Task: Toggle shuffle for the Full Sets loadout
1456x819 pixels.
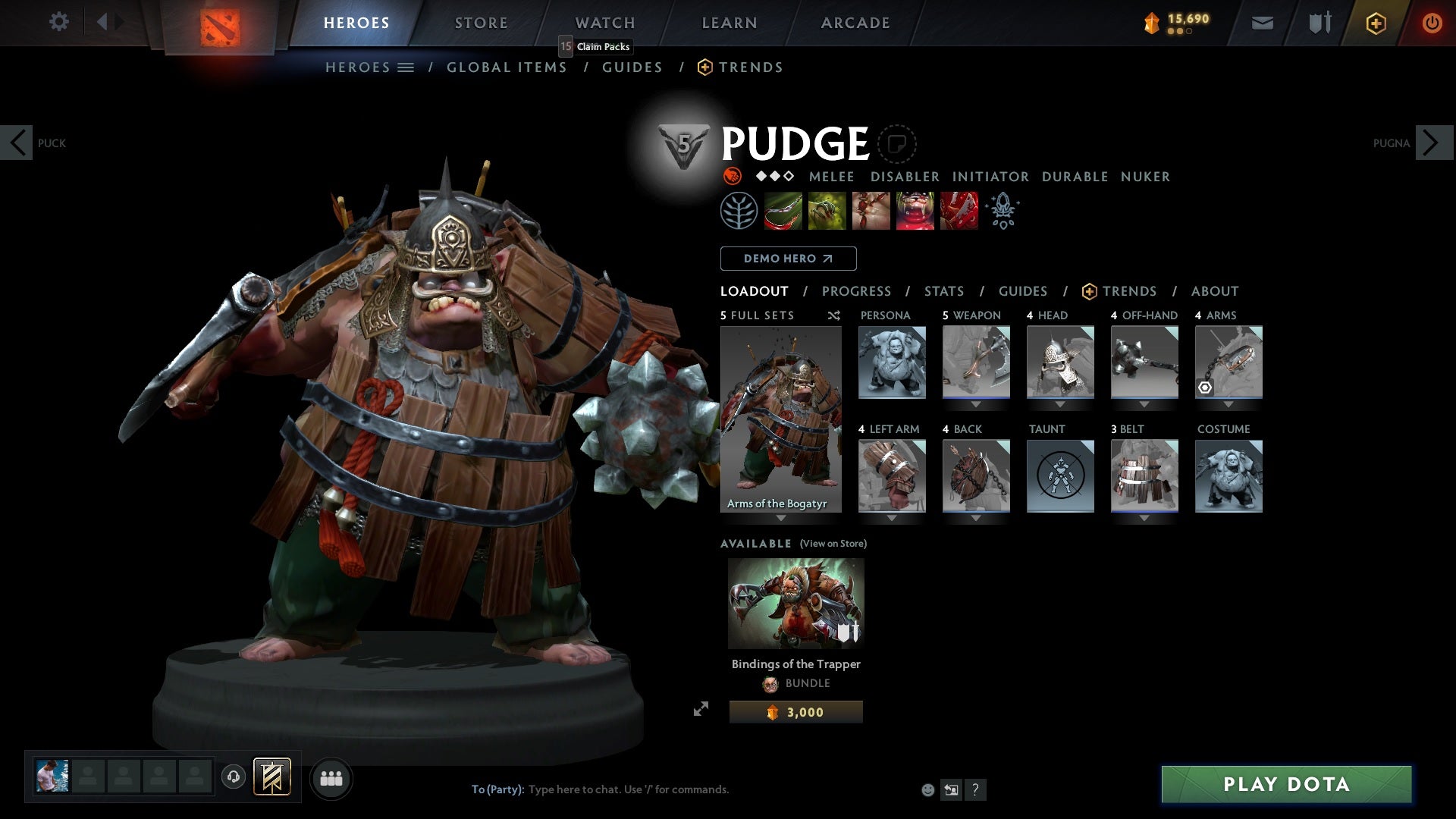Action: pyautogui.click(x=833, y=315)
